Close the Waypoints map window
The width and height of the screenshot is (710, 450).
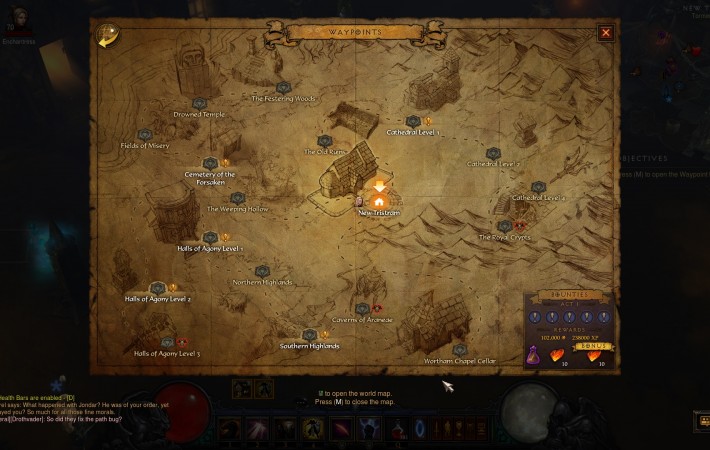click(x=605, y=32)
